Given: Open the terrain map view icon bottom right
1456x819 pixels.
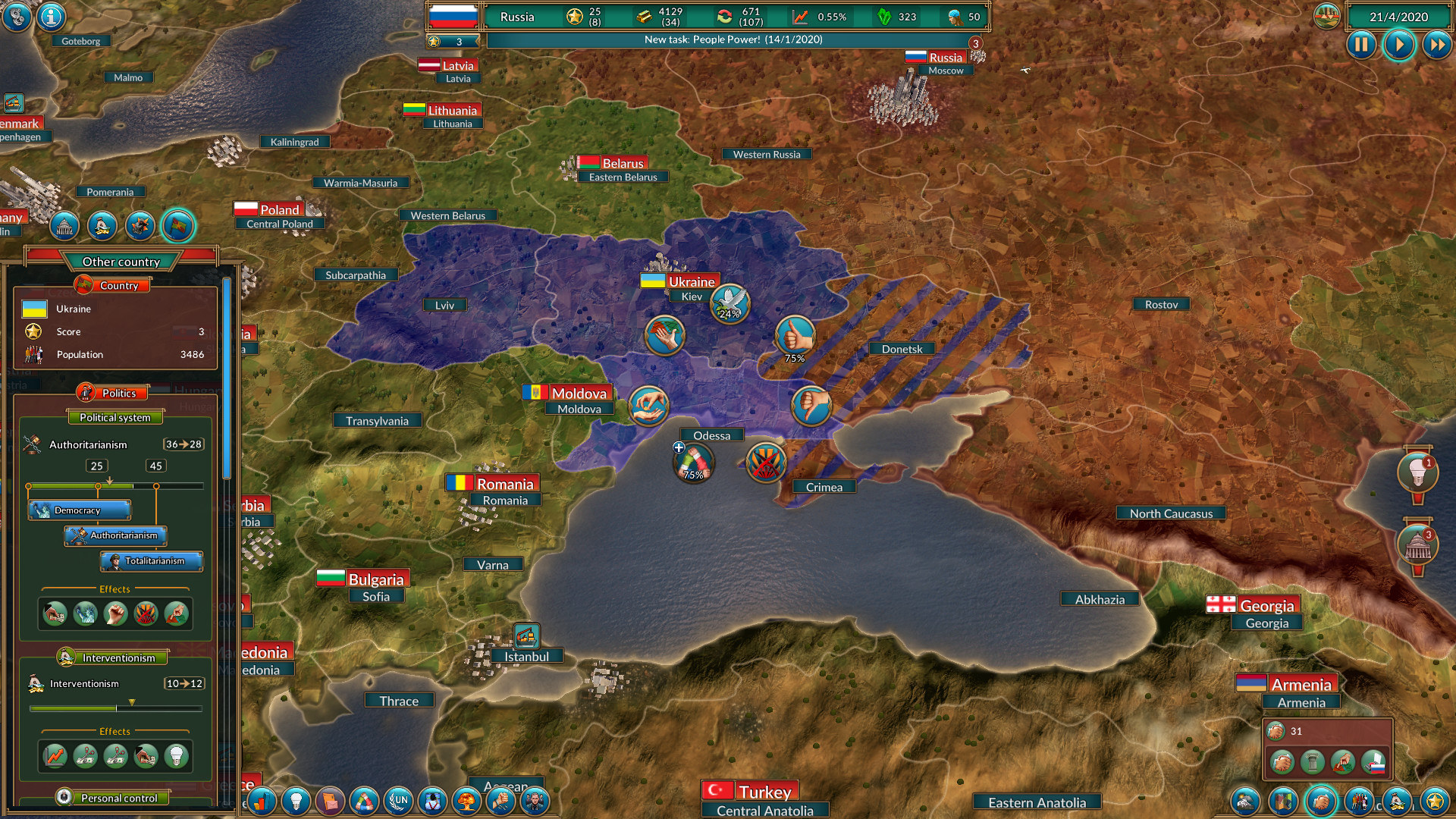Looking at the screenshot, I should coord(1244,802).
